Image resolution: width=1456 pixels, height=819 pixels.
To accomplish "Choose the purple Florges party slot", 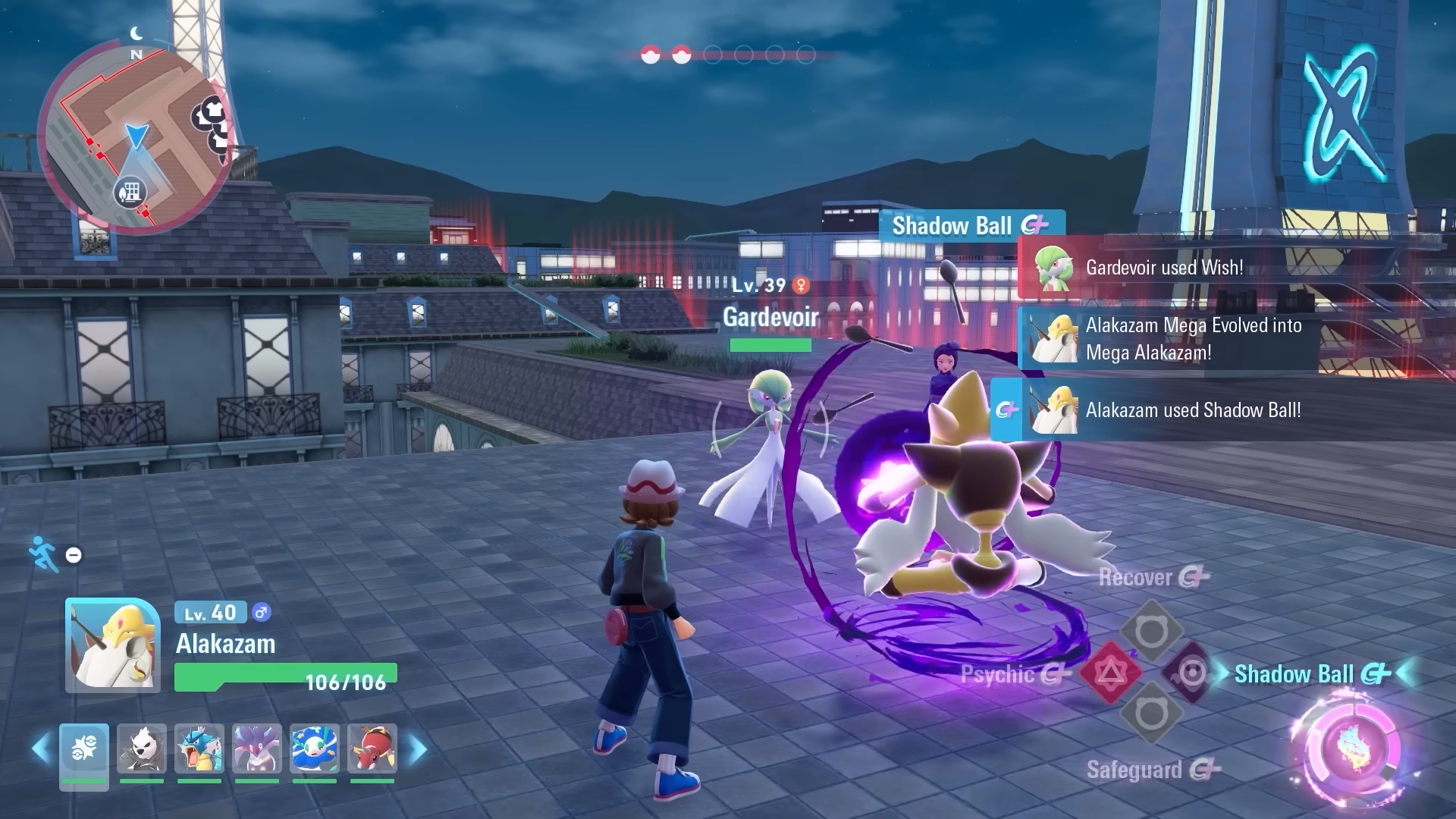I will pos(257,749).
